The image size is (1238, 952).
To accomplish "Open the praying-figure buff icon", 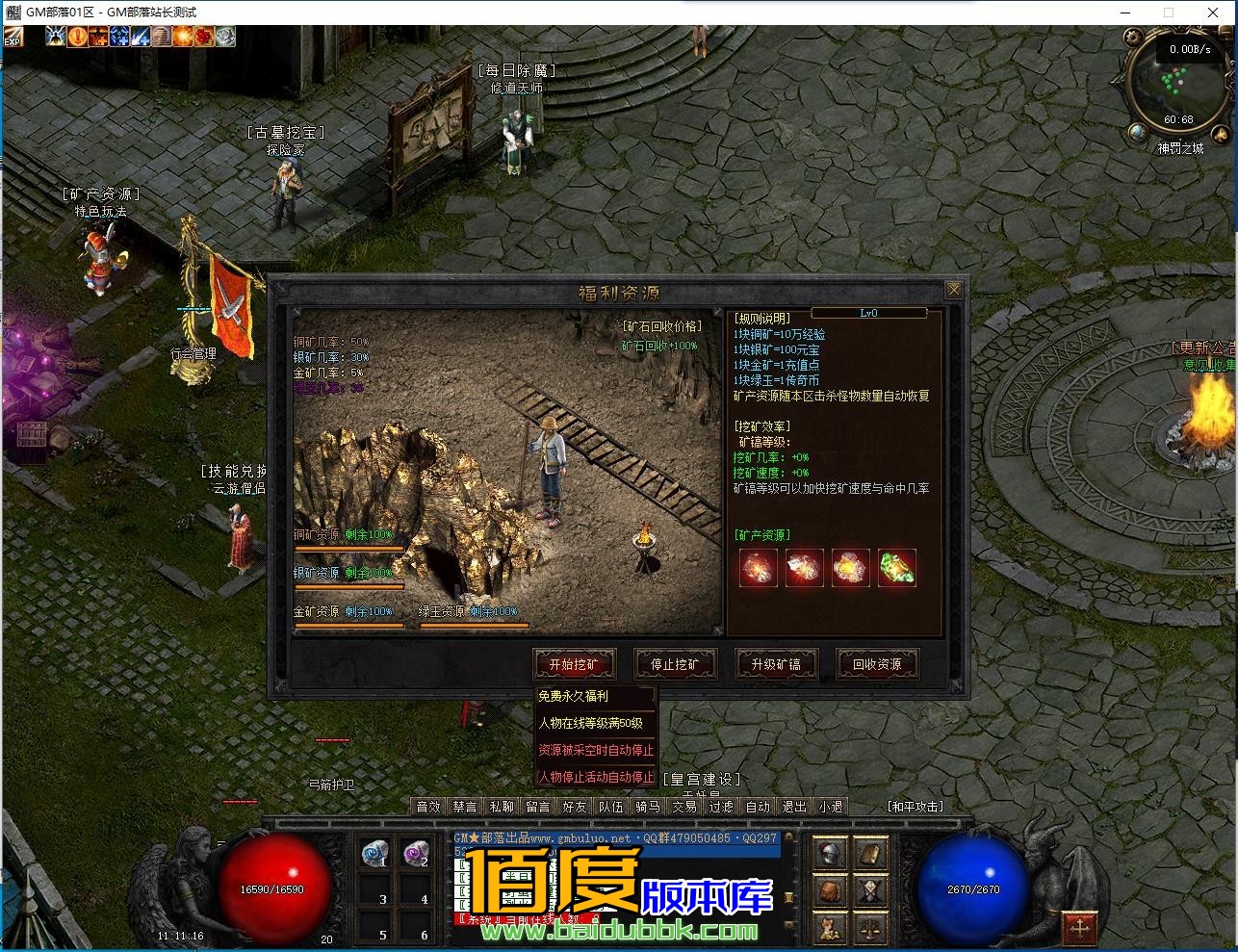I will click(55, 36).
